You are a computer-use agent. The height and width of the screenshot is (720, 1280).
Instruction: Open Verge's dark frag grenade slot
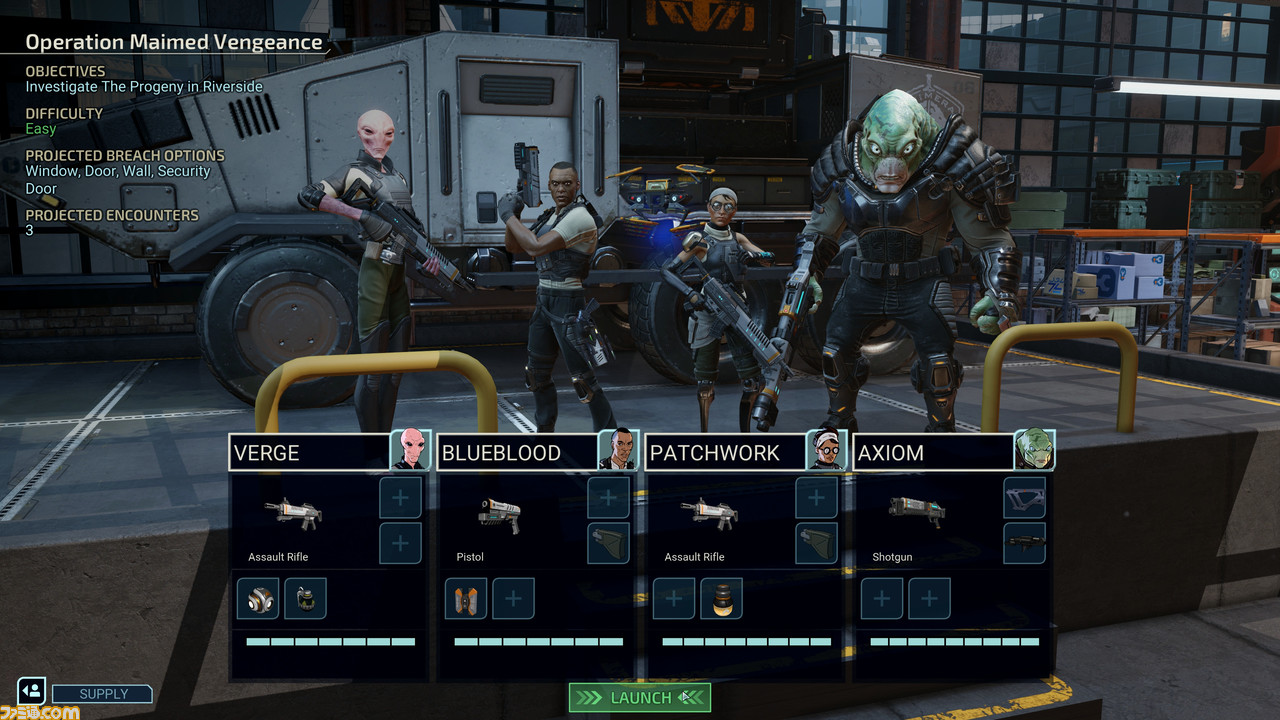click(x=305, y=598)
